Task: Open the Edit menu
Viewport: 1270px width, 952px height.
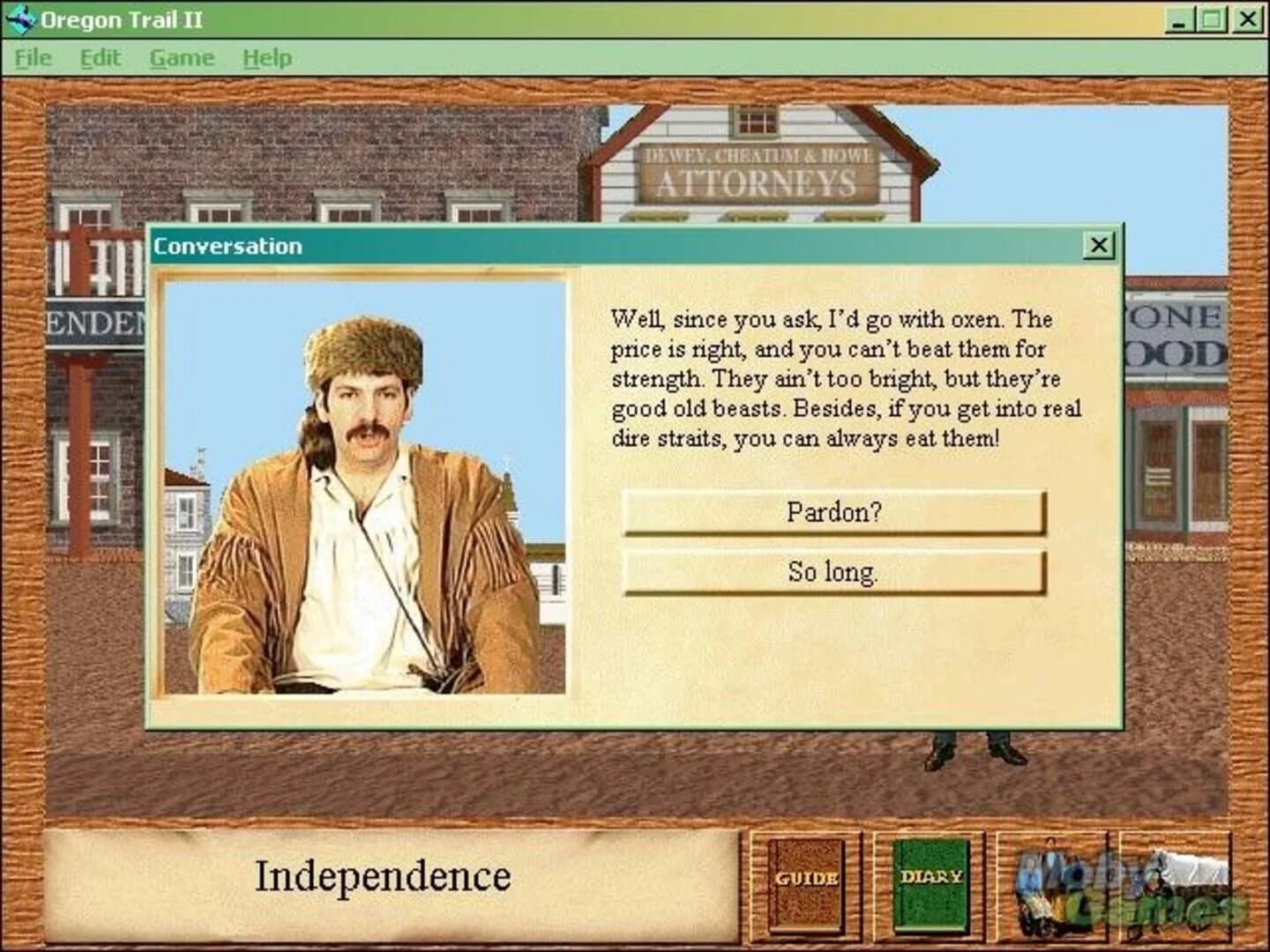Action: tap(100, 56)
